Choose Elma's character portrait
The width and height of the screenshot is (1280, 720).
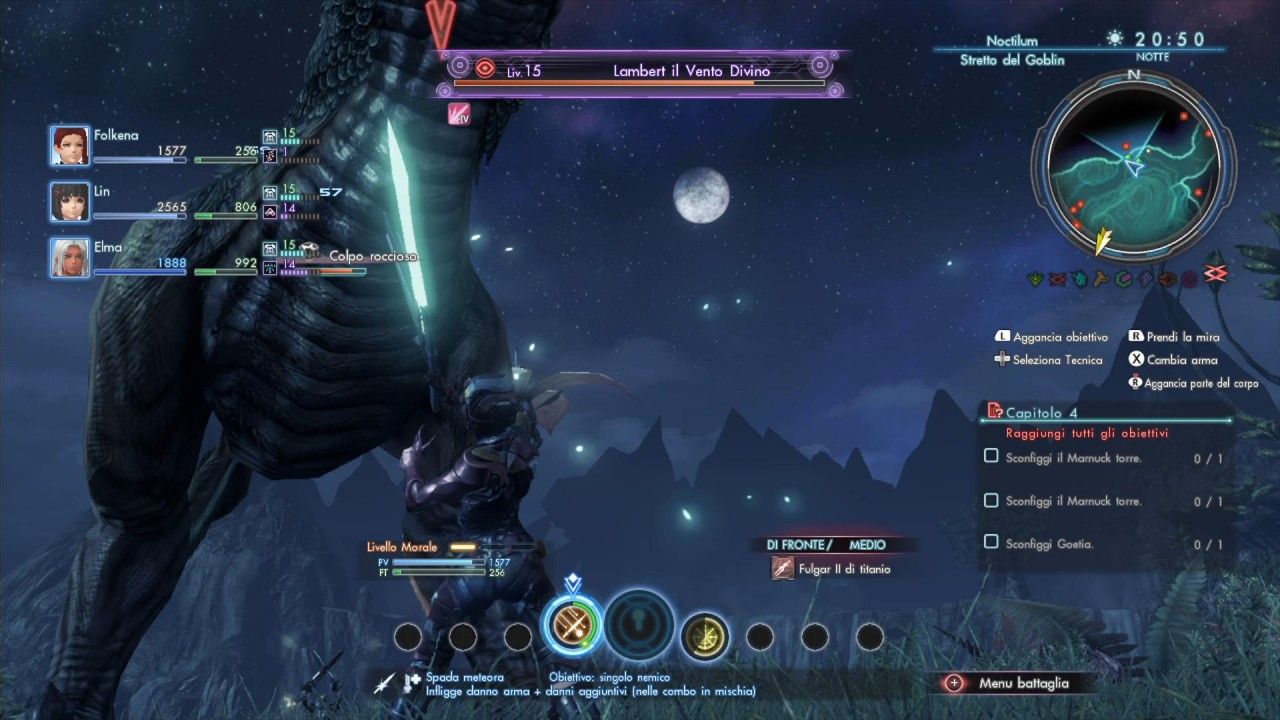[70, 258]
